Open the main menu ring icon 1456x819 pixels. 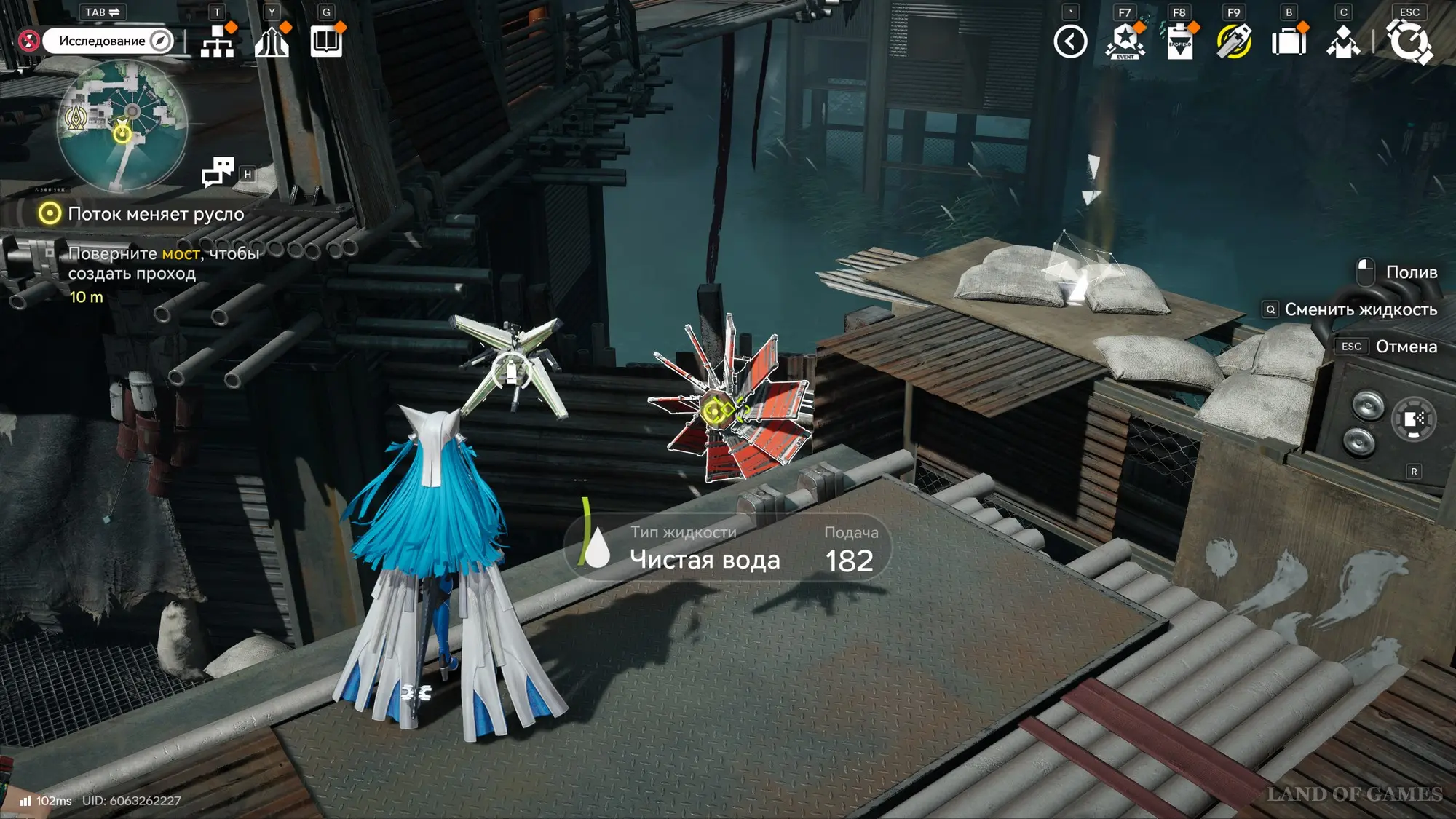point(1409,41)
